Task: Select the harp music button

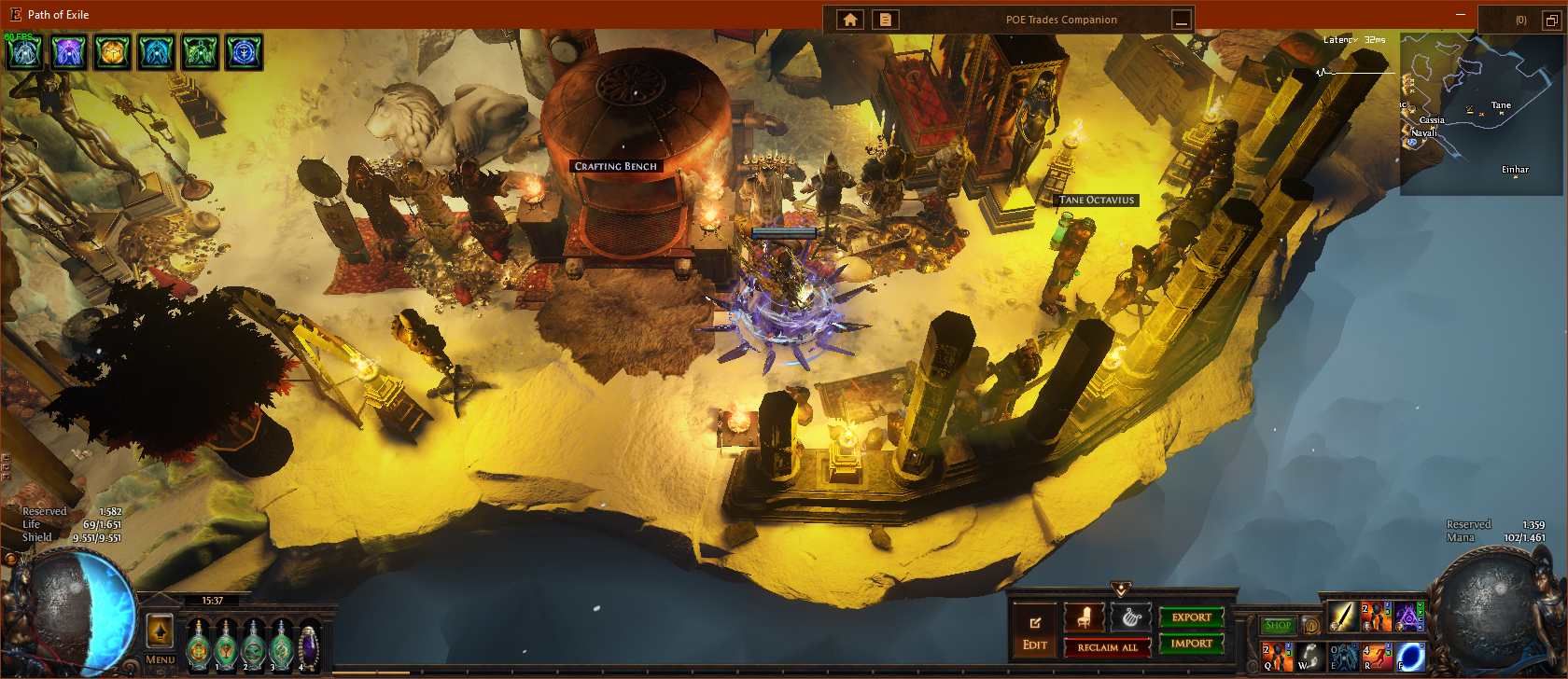Action: coord(1130,617)
